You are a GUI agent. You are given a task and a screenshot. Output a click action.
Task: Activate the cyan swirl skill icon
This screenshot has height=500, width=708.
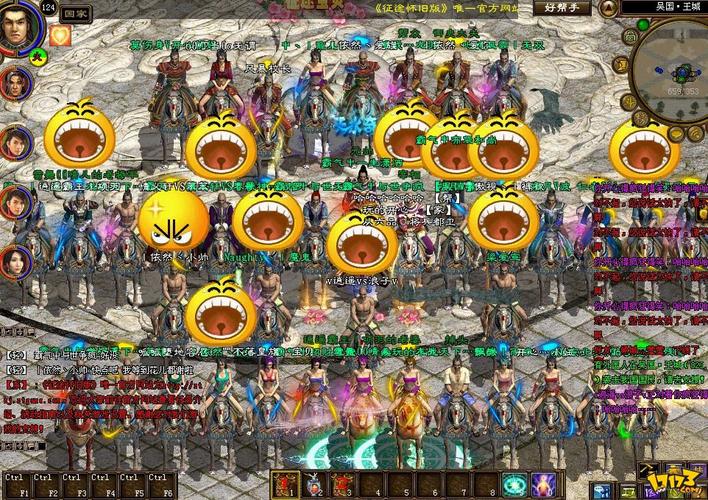[x=515, y=486]
